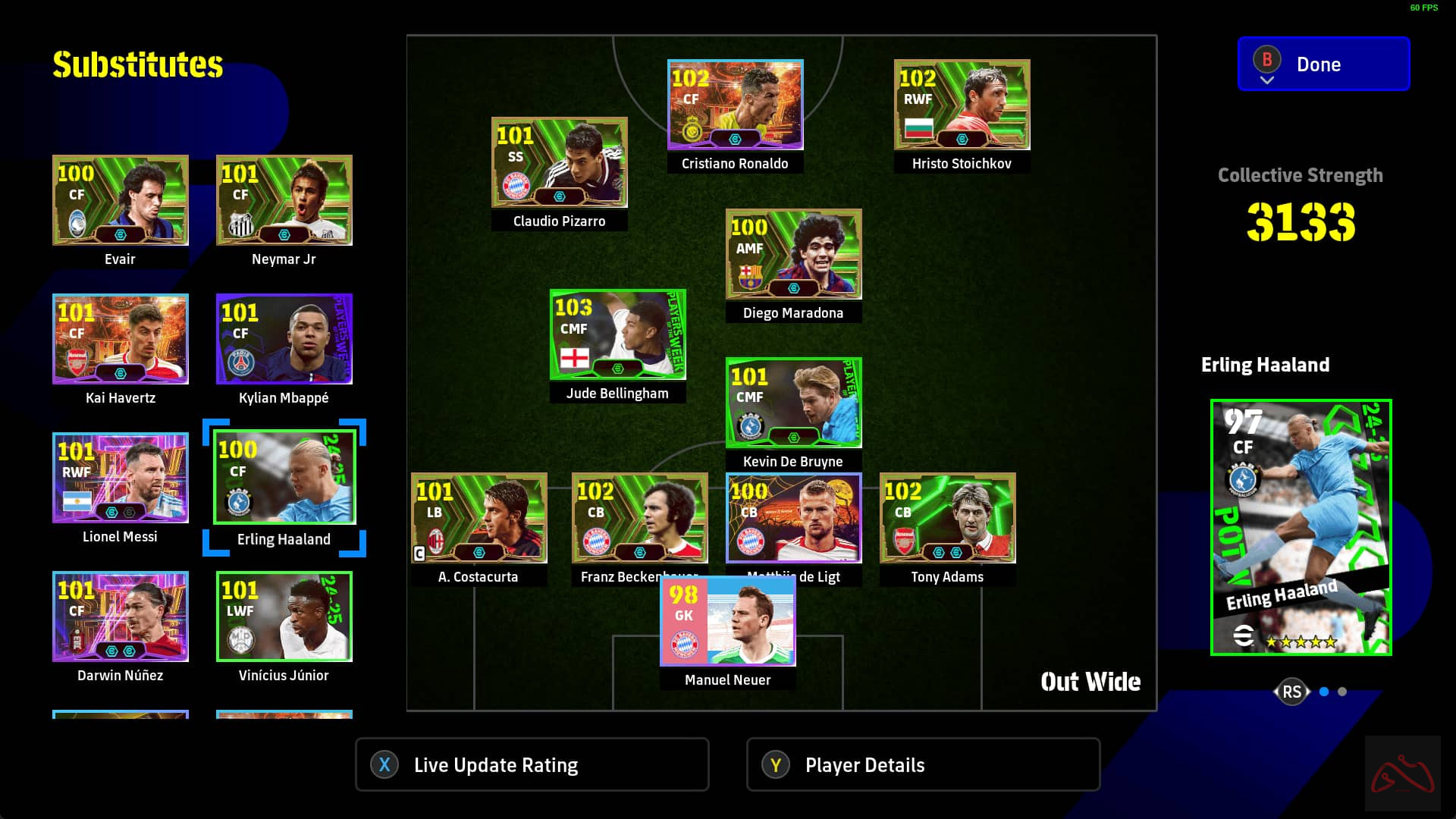
Task: Choose Lionel Messi substitute card
Action: pos(120,478)
